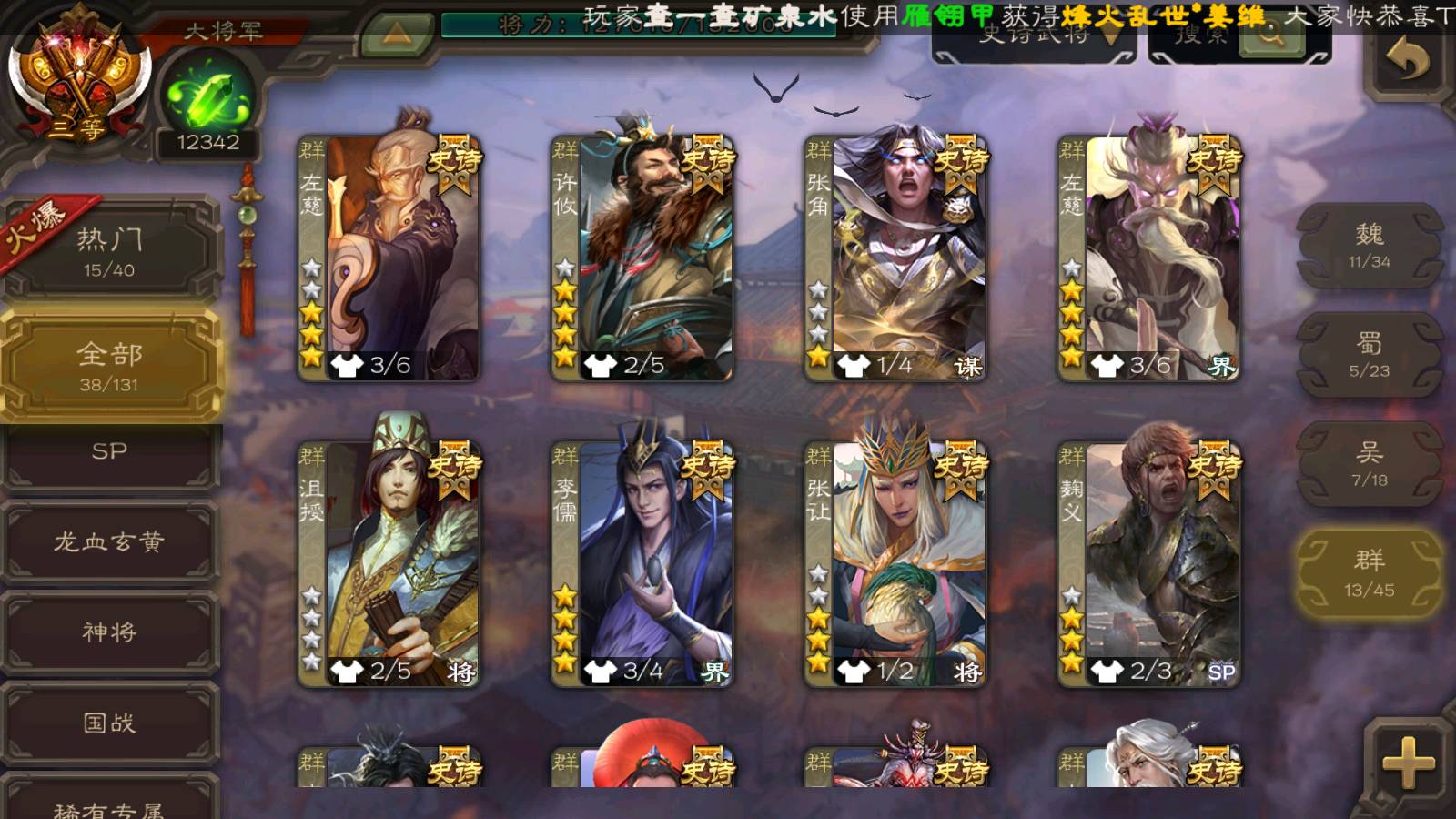
Task: Pick the 李儒 general card
Action: pyautogui.click(x=642, y=564)
